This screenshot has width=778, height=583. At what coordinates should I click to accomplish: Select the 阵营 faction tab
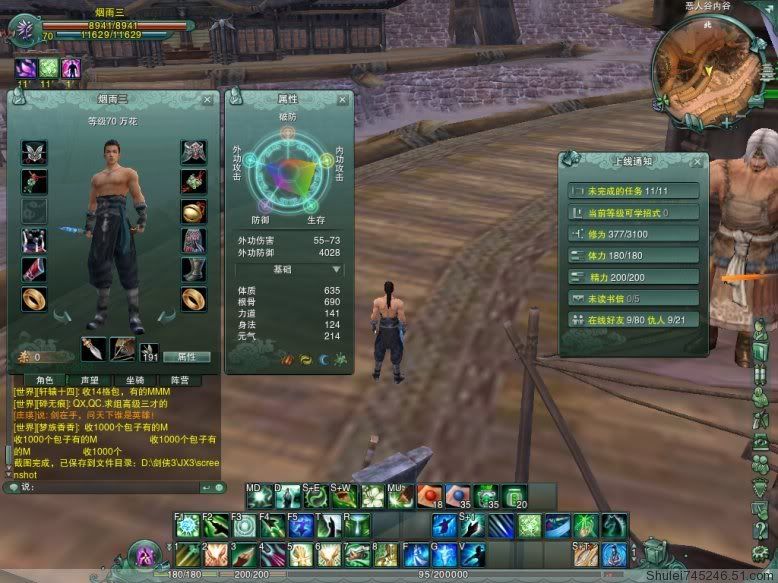[179, 380]
